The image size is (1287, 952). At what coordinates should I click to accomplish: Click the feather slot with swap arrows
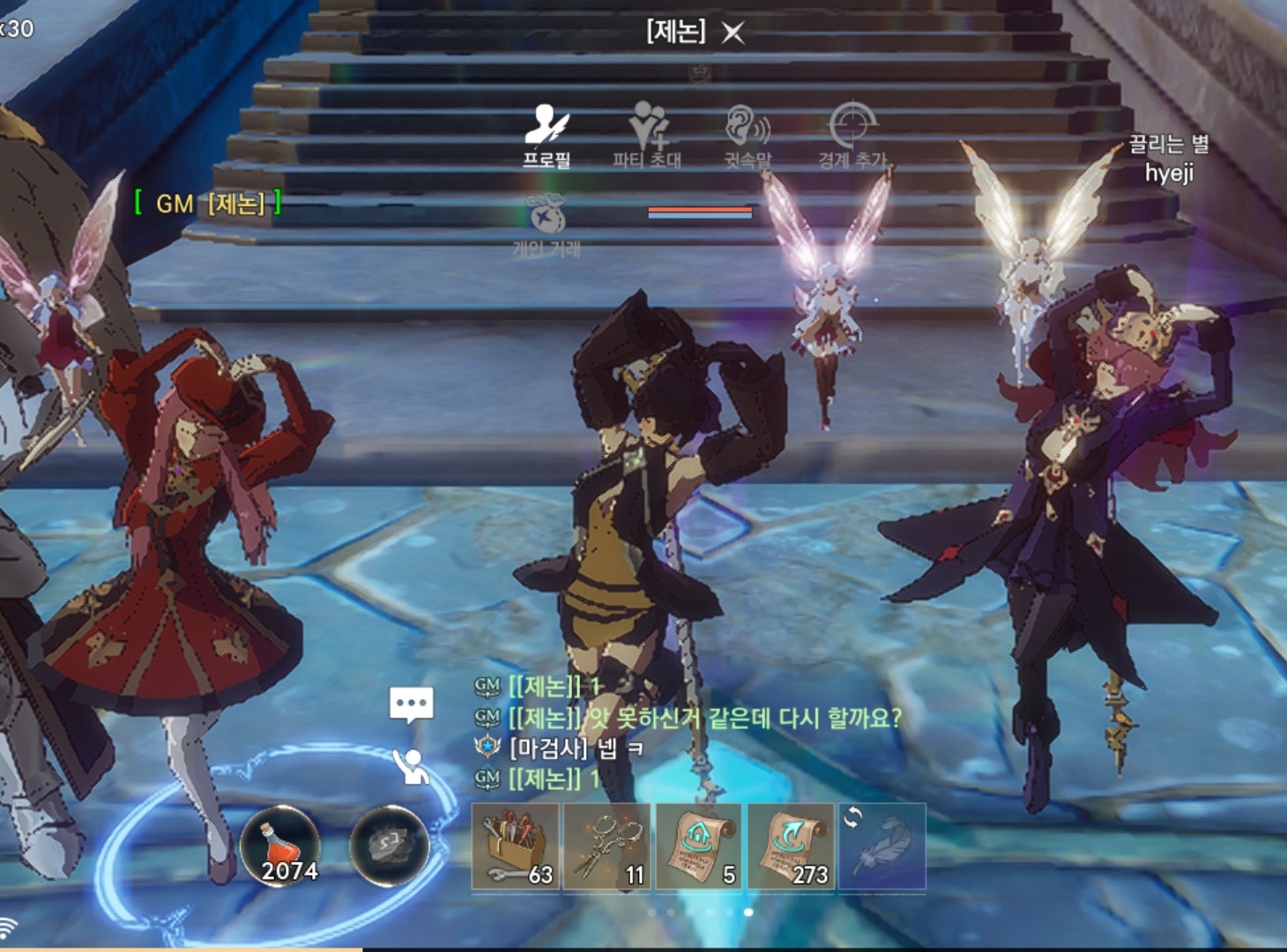pyautogui.click(x=882, y=846)
